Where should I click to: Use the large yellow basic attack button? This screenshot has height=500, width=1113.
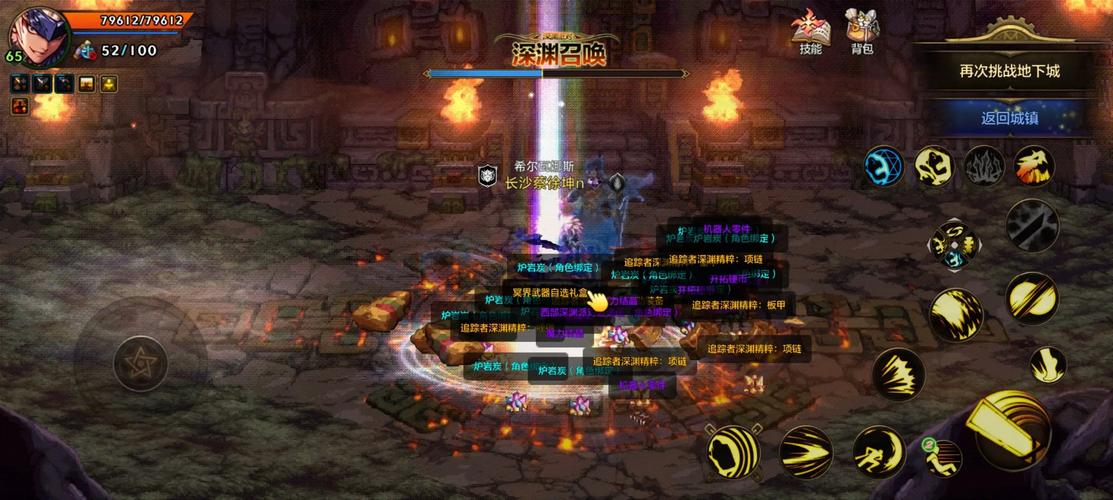[1012, 431]
